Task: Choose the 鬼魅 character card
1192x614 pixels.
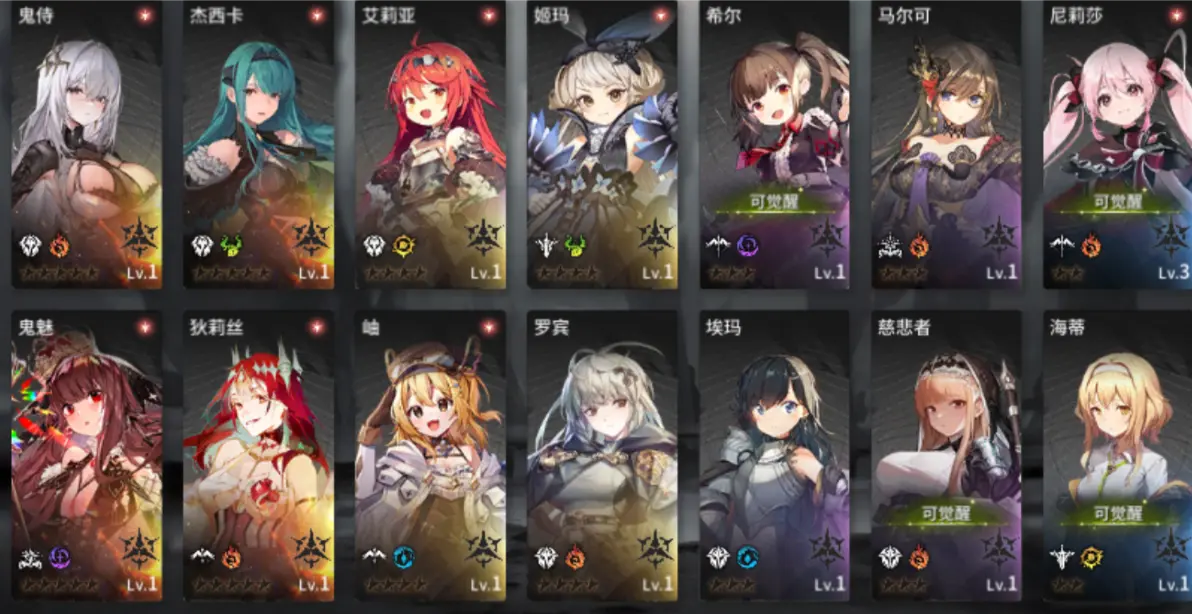Action: (x=86, y=455)
